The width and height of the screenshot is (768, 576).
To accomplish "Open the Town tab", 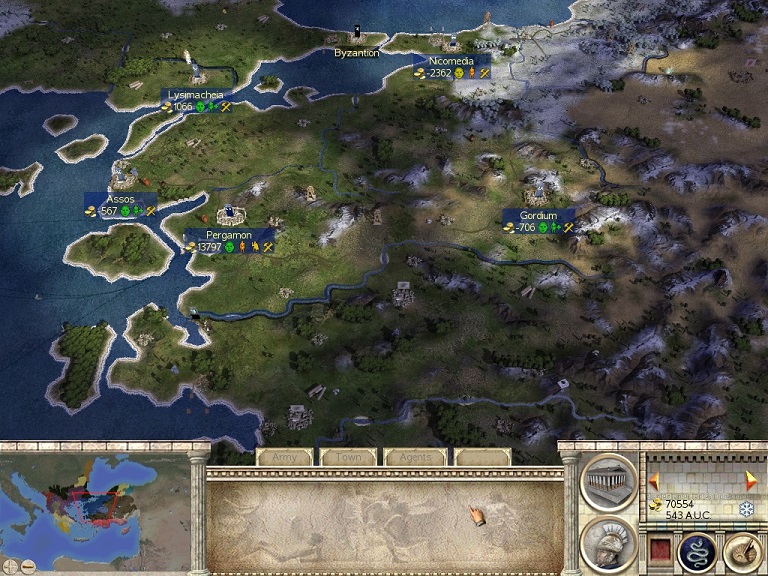I will point(349,457).
